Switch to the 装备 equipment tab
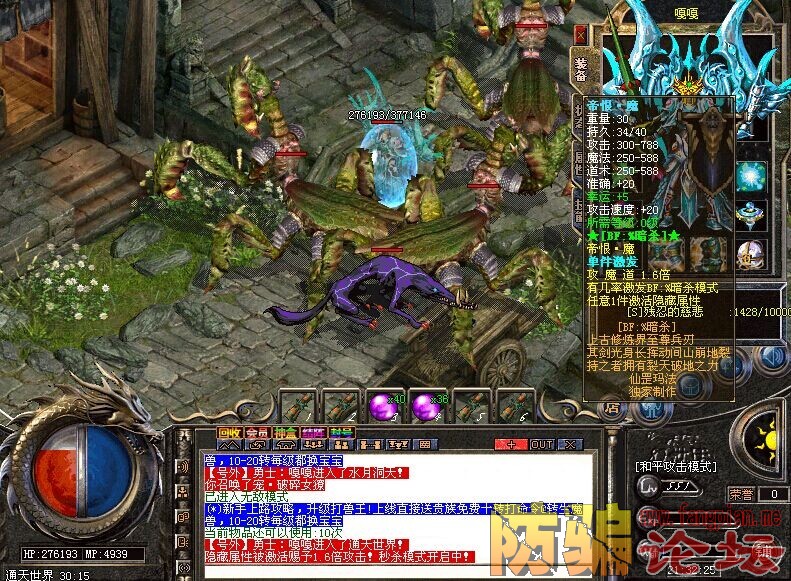This screenshot has width=791, height=581. (581, 69)
